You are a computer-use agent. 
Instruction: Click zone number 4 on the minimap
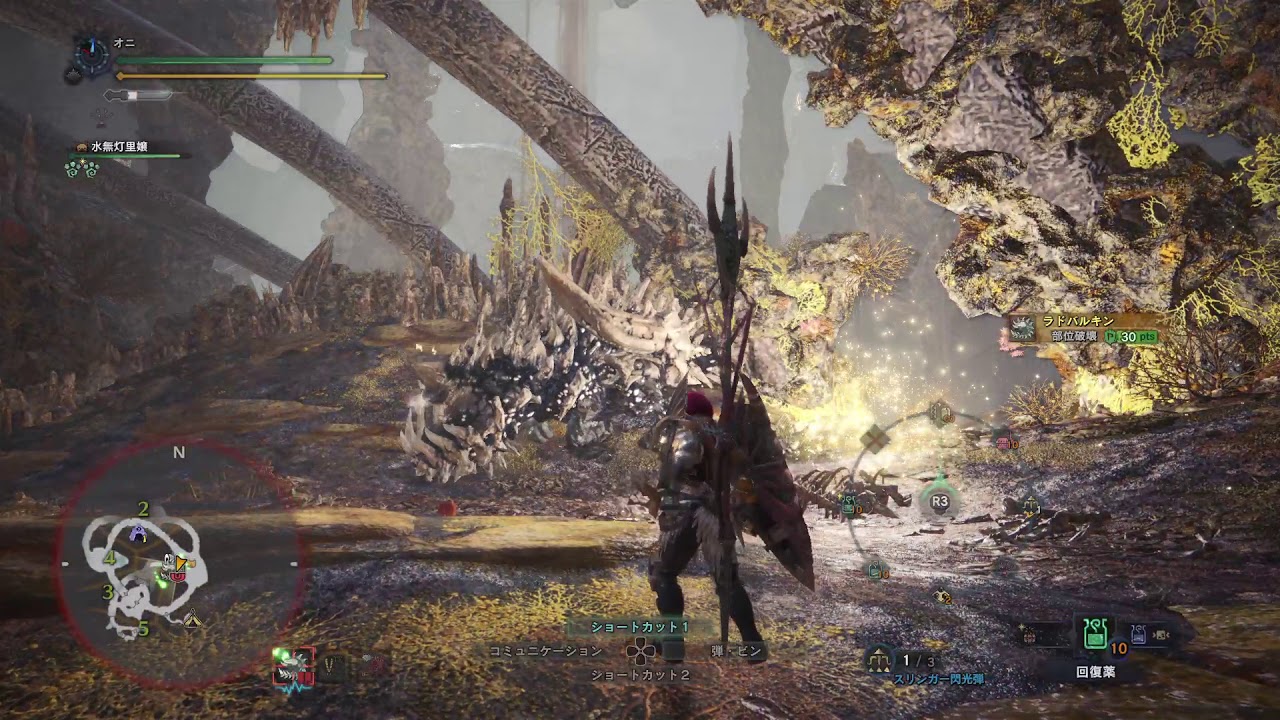[110, 558]
